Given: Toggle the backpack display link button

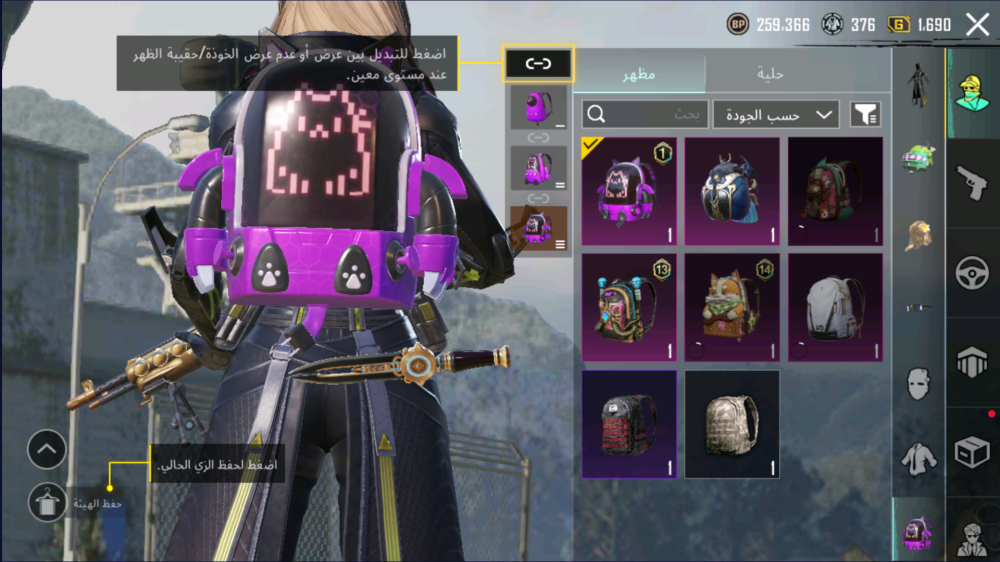Looking at the screenshot, I should [538, 64].
